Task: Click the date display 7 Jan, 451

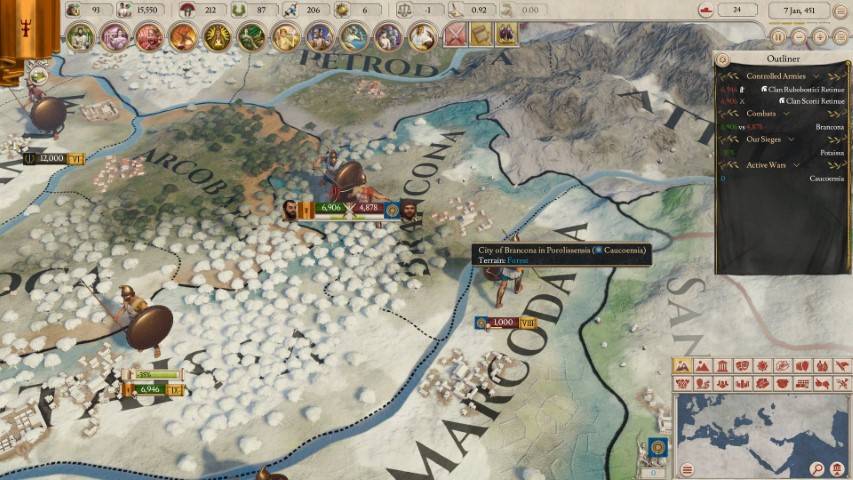Action: tap(808, 10)
